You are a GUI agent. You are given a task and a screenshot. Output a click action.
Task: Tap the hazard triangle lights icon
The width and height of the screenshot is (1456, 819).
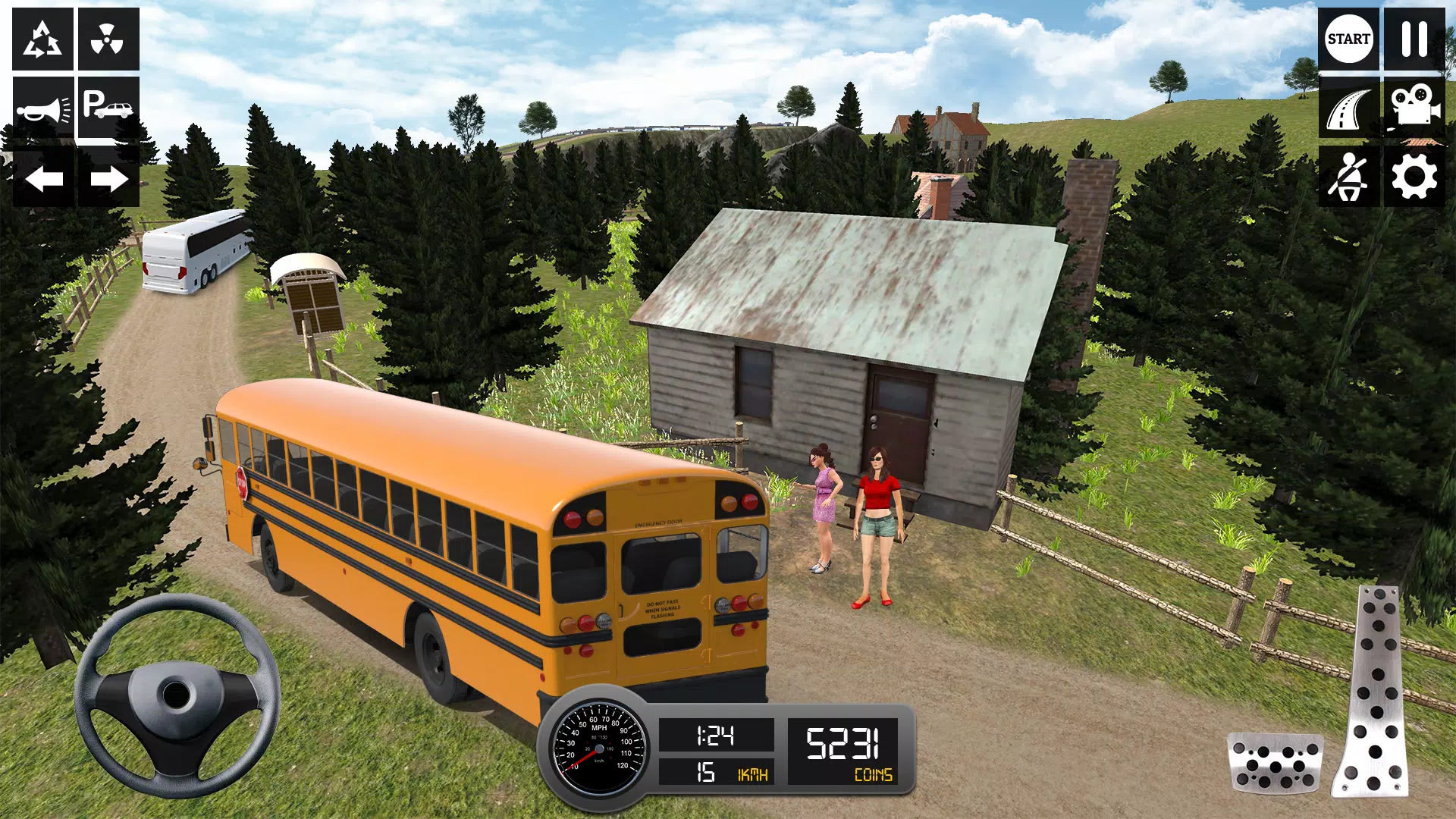coord(42,39)
